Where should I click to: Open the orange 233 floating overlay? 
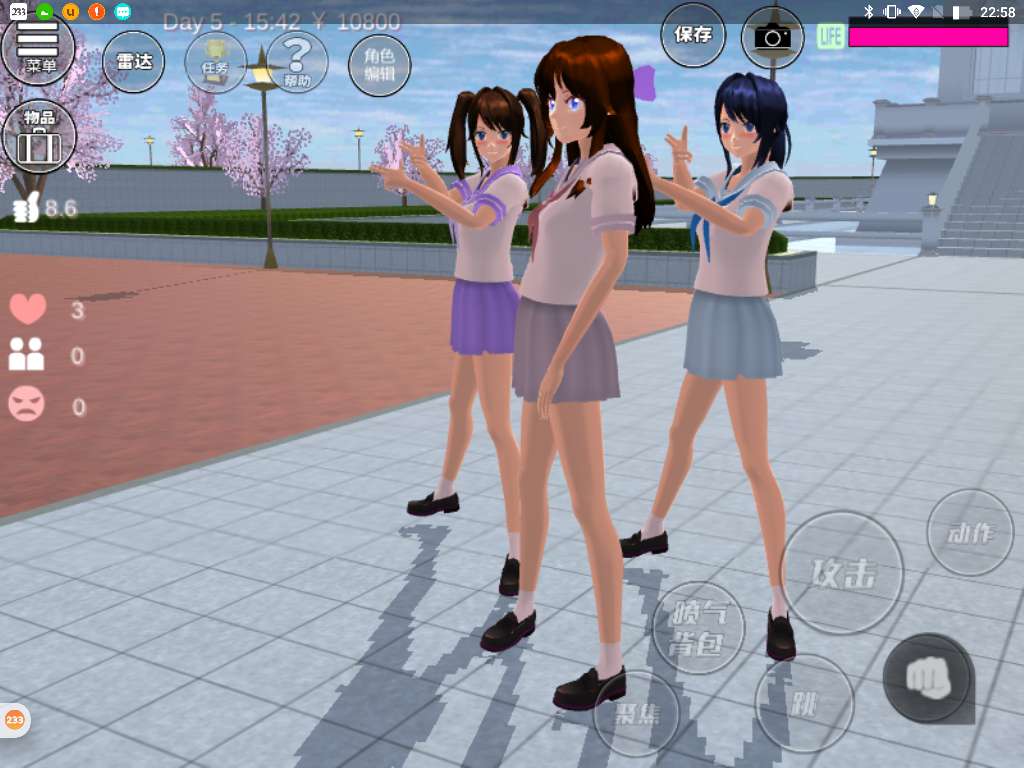pos(14,719)
